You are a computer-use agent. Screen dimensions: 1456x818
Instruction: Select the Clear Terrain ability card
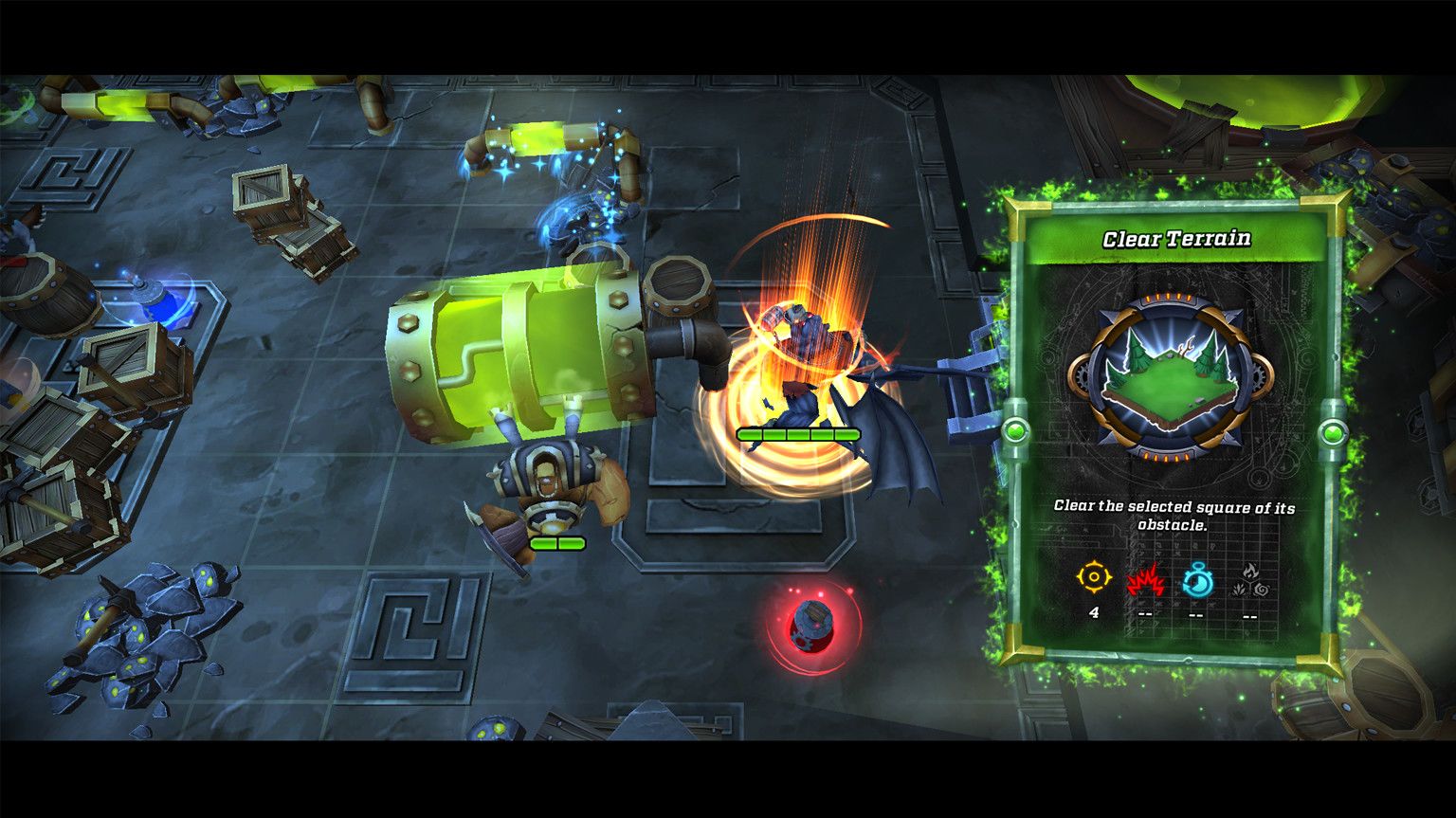point(1174,428)
